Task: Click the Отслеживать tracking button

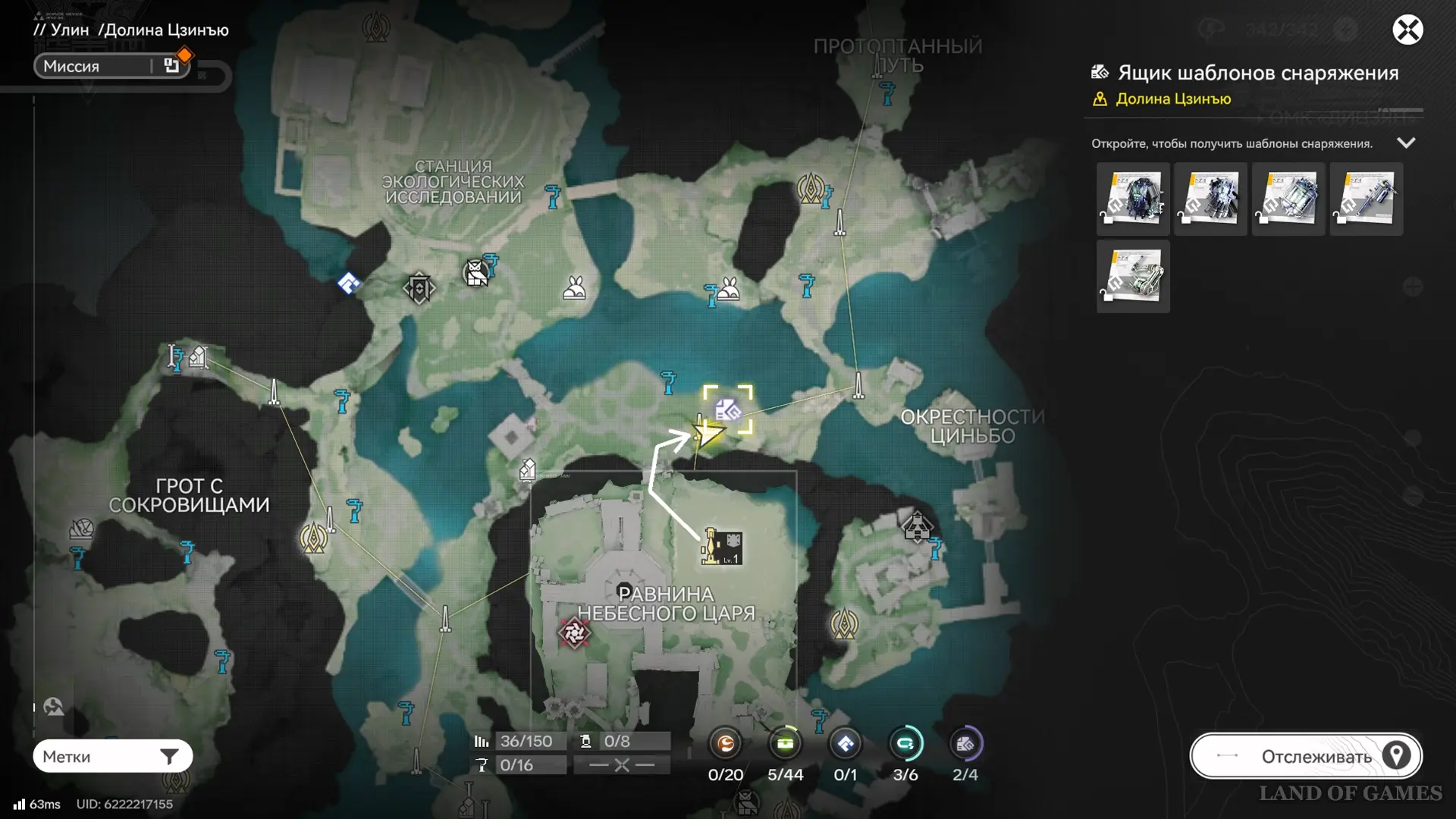Action: [x=1306, y=756]
